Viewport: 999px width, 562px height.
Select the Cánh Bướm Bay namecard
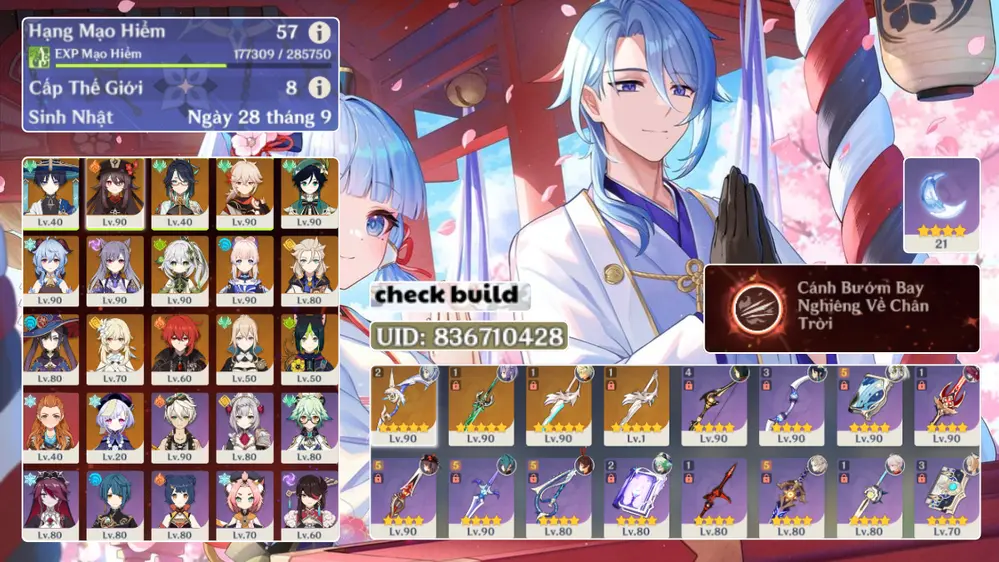point(842,308)
